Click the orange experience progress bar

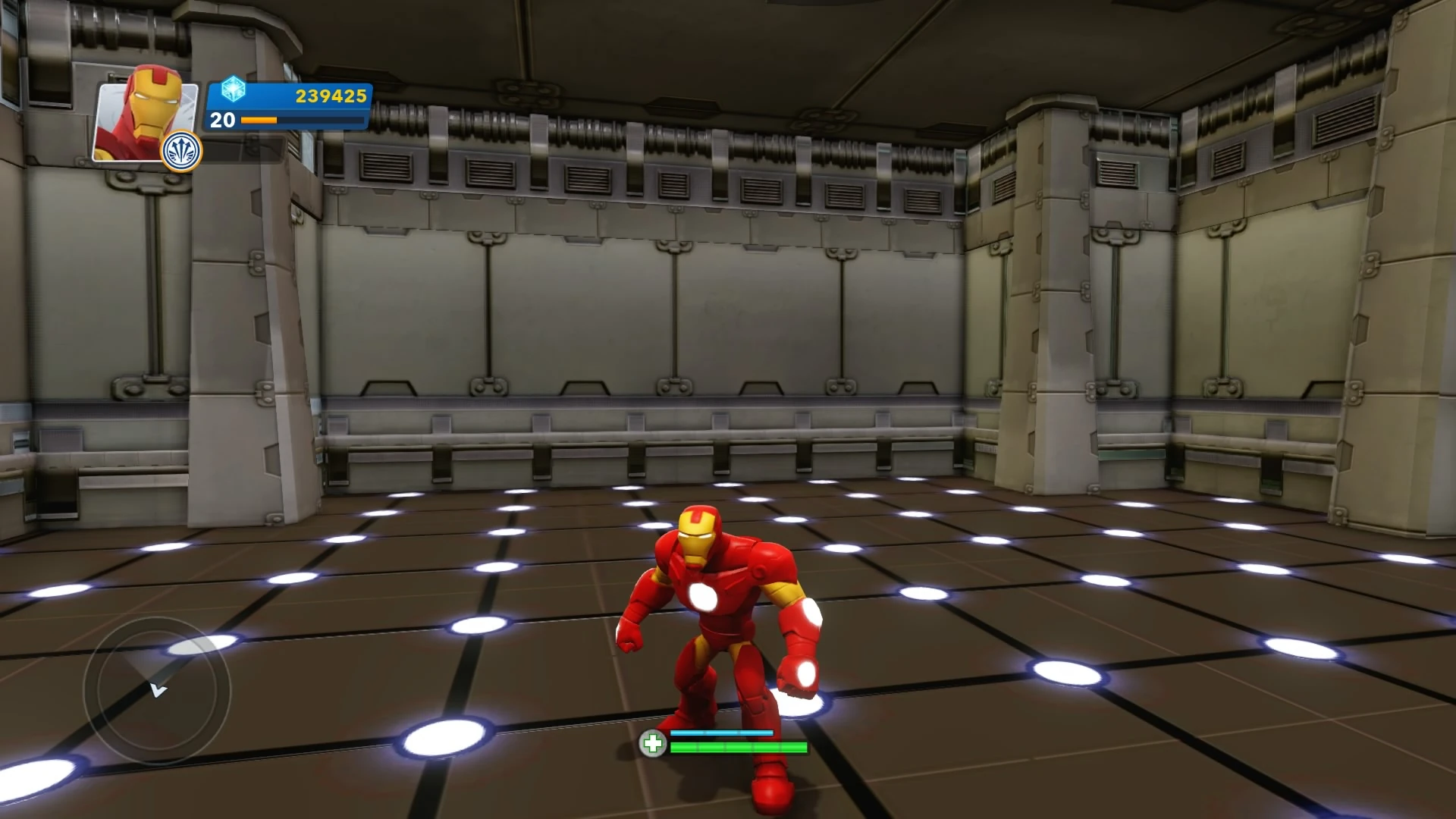click(262, 120)
